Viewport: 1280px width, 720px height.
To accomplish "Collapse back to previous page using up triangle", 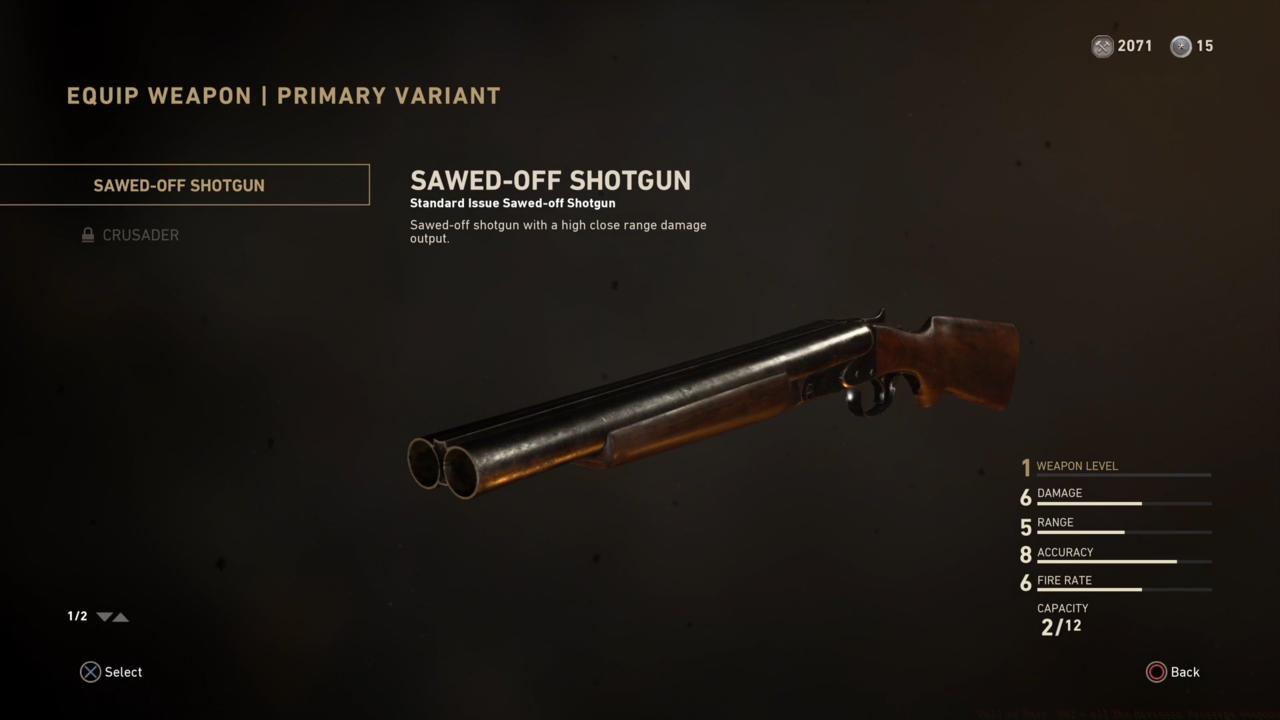I will click(122, 617).
